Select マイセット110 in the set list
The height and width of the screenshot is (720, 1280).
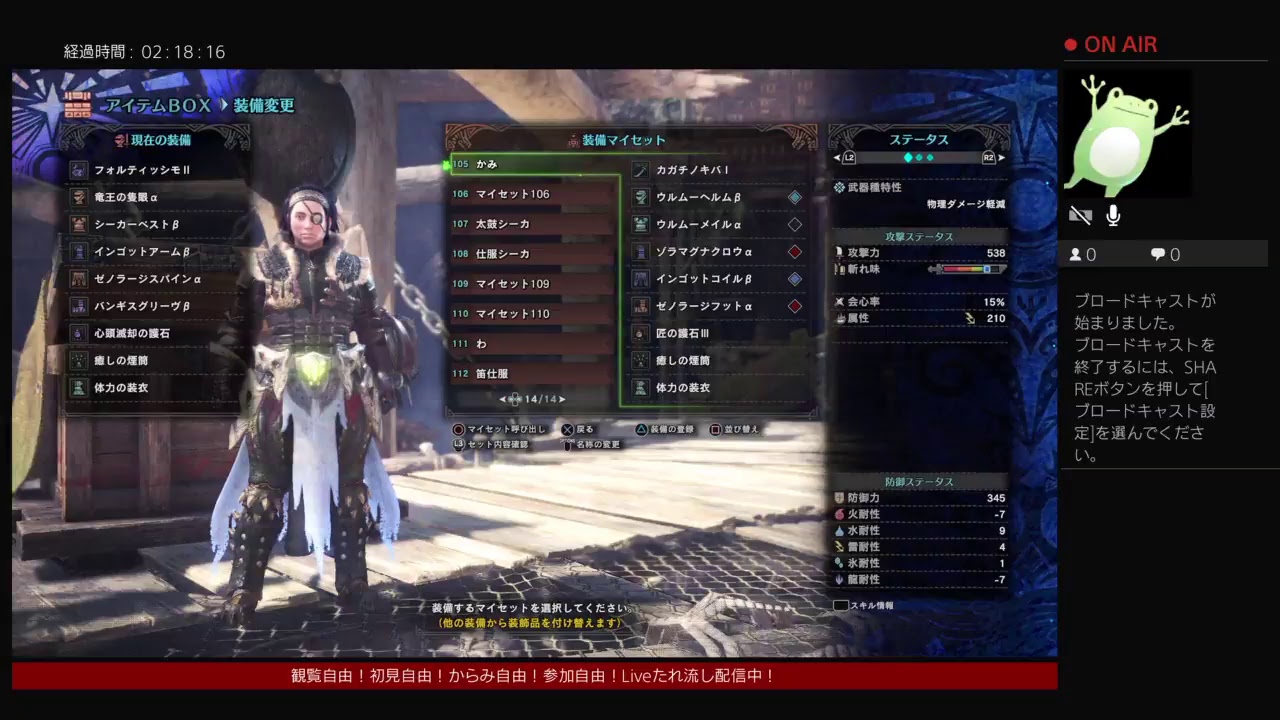[530, 314]
